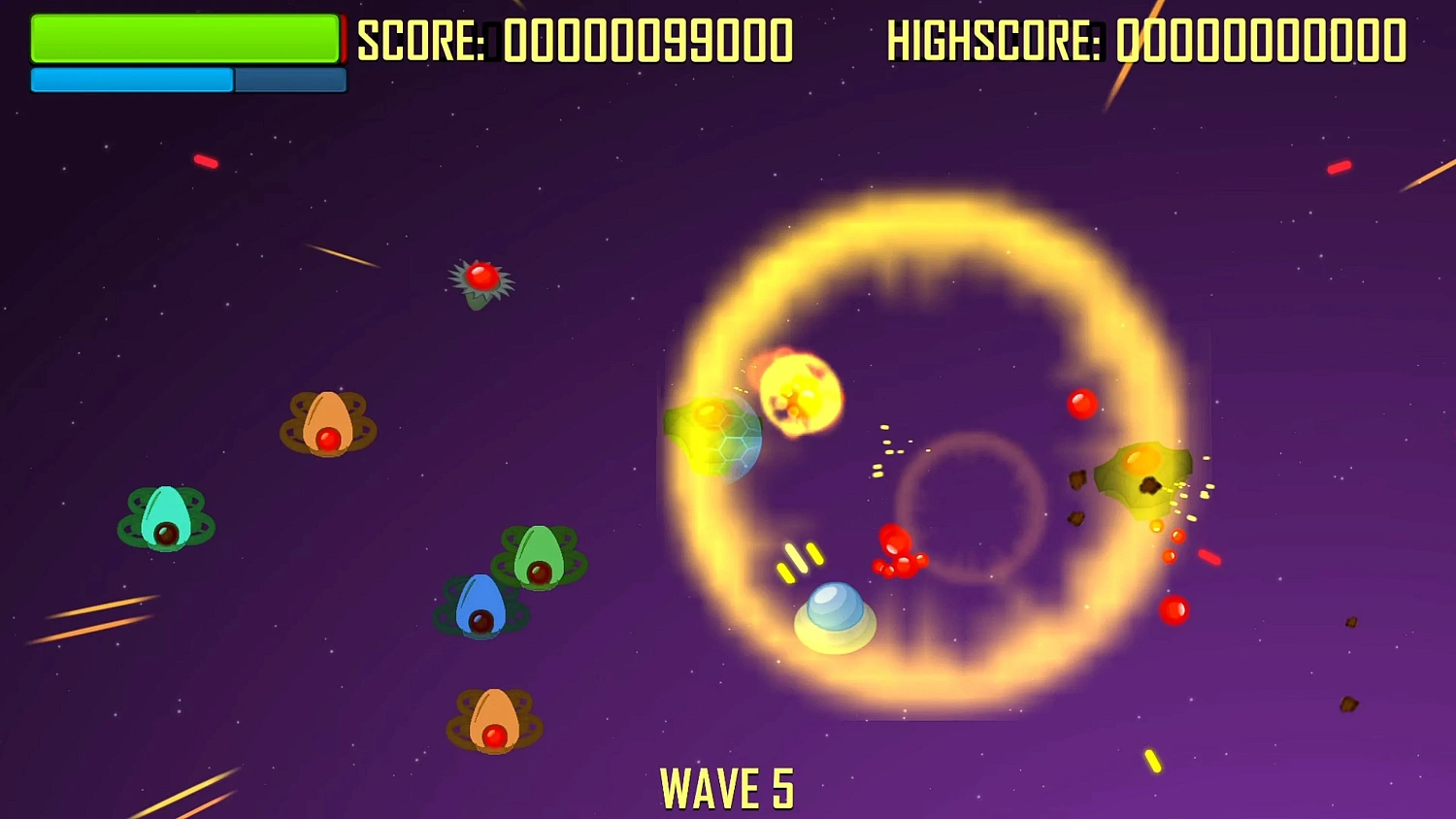Select the orange egg alien at bottom

494,718
